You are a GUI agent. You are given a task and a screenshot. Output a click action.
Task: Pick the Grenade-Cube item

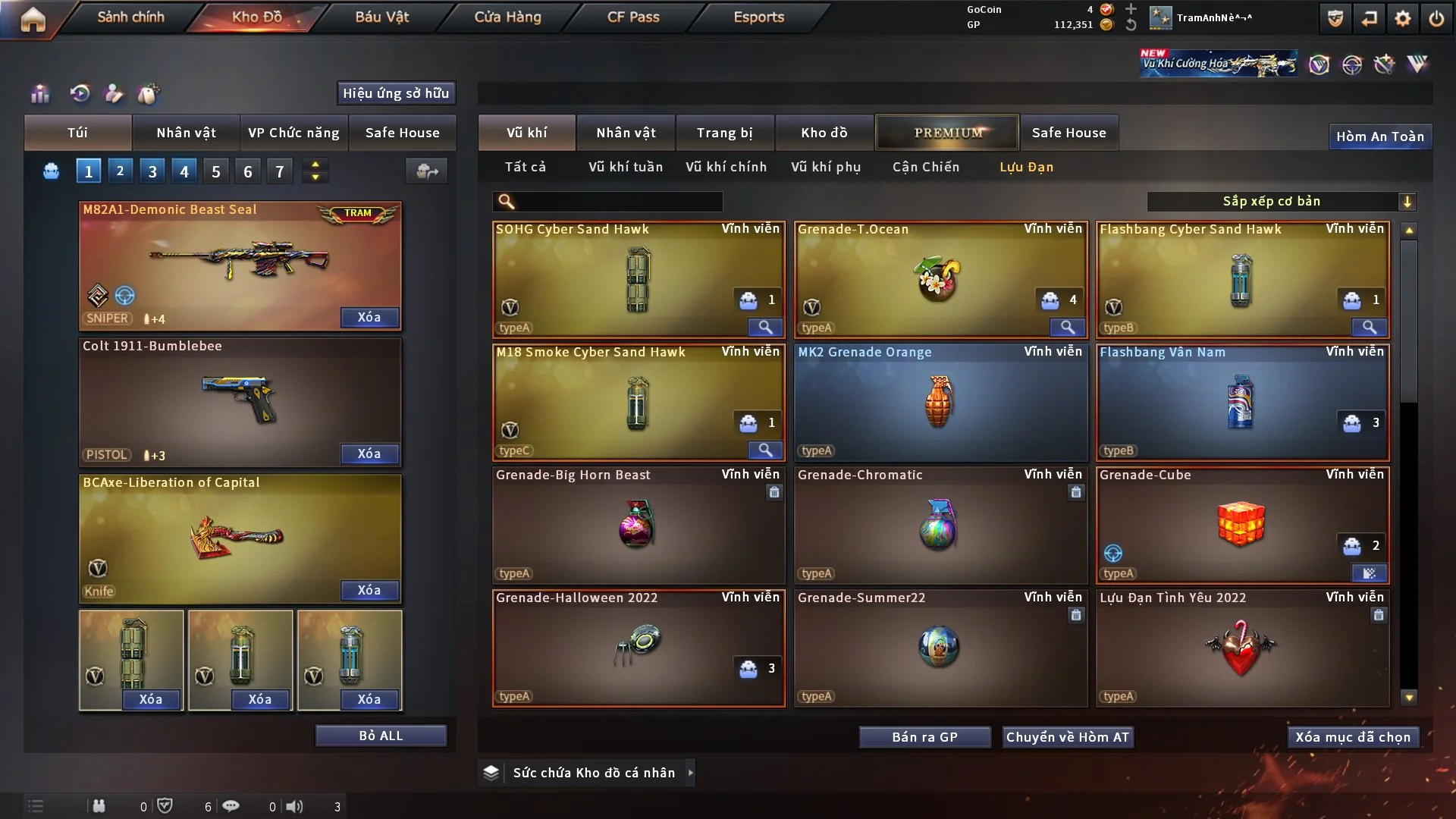[x=1241, y=525]
